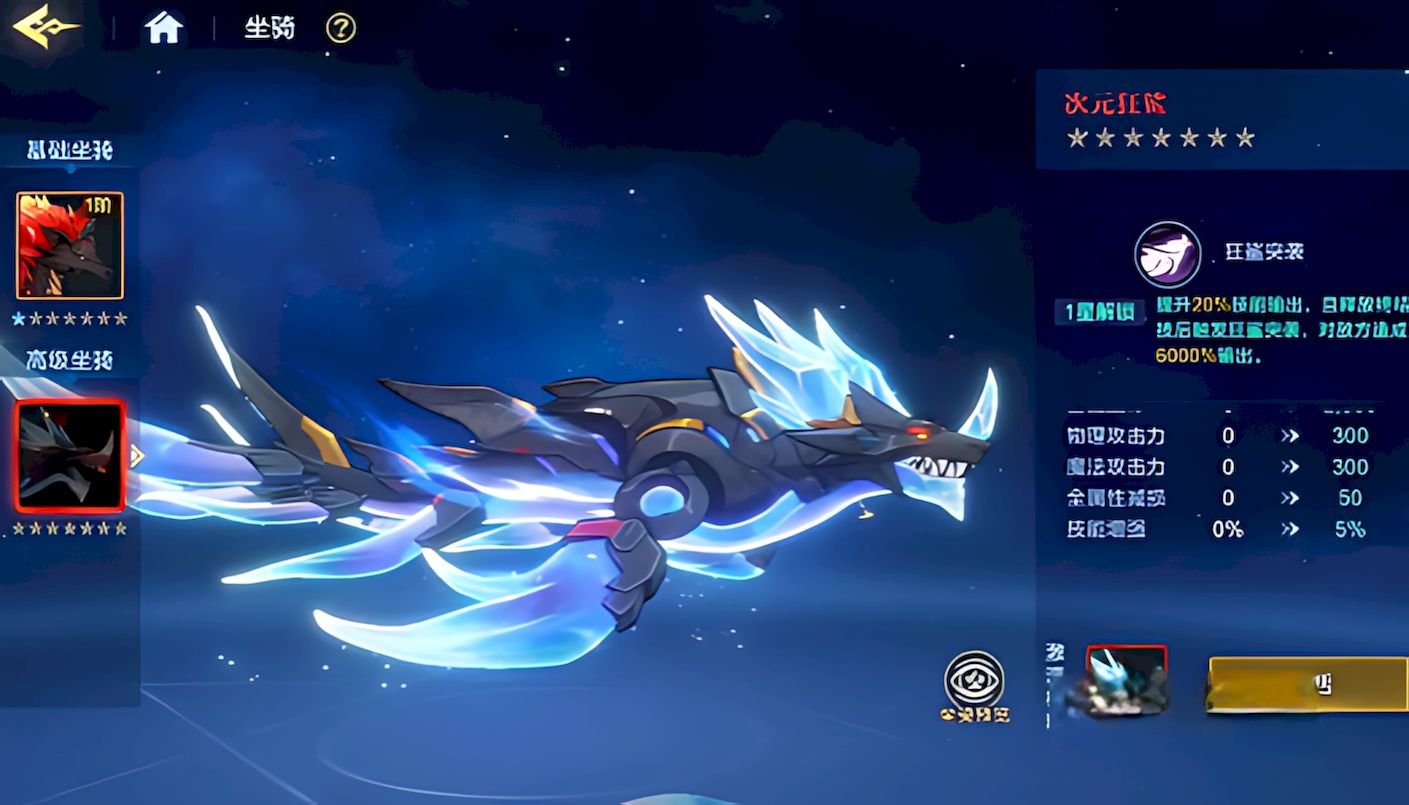Image resolution: width=1409 pixels, height=805 pixels.
Task: Select the dark shark advanced mount
Action: [x=70, y=456]
